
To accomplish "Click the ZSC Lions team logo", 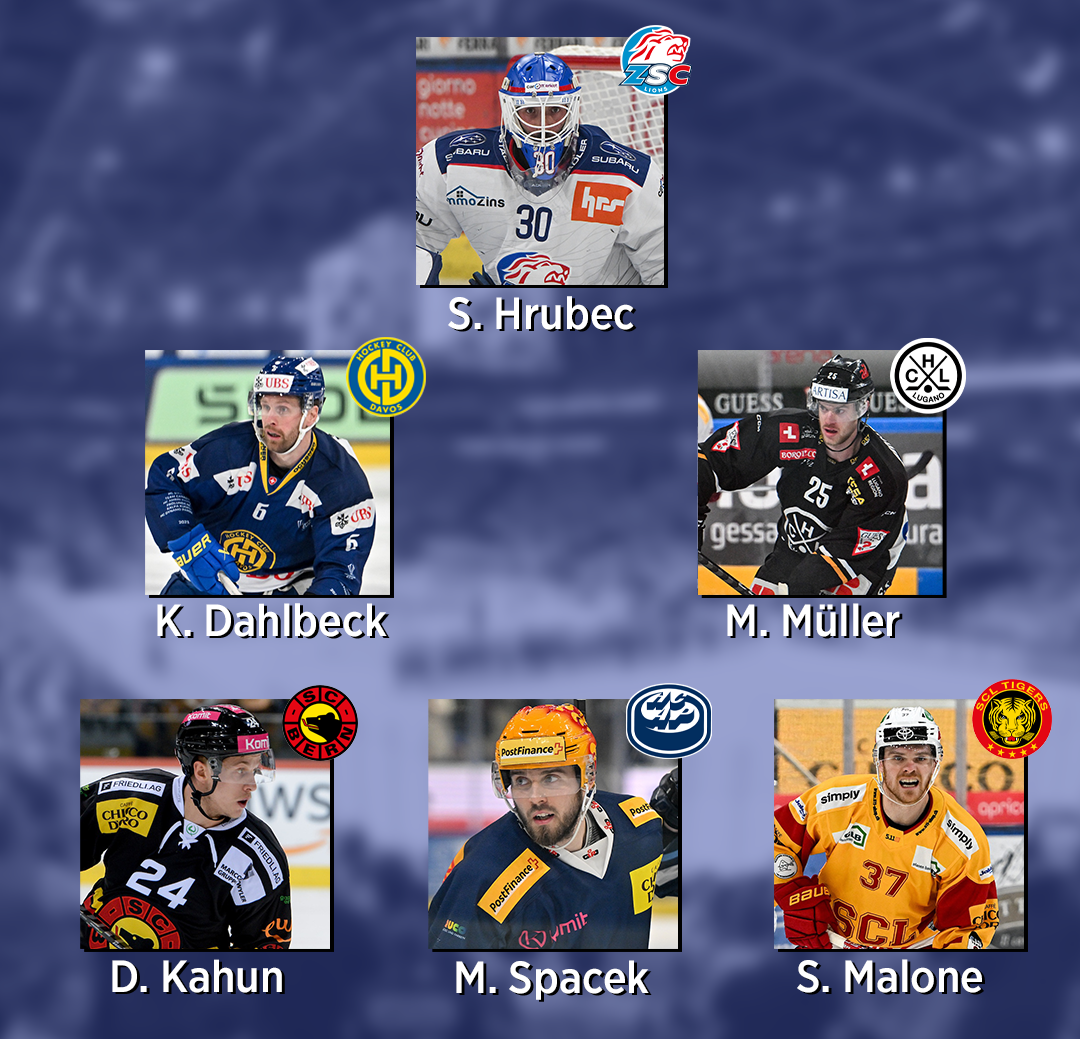I will 655,61.
